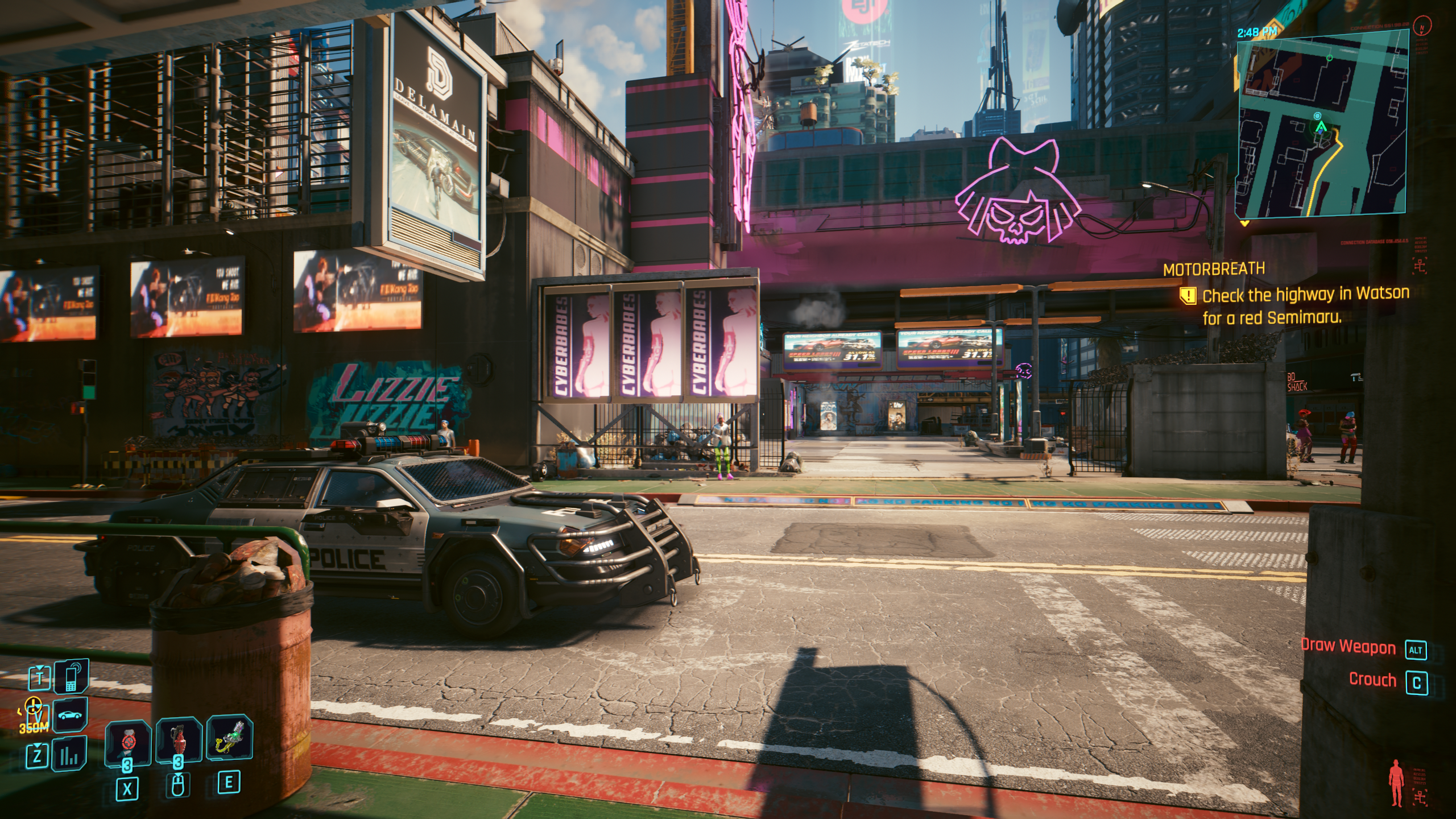Click the yellow quest objective marker icon
Viewport: 1456px width, 819px height.
pyautogui.click(x=1189, y=296)
